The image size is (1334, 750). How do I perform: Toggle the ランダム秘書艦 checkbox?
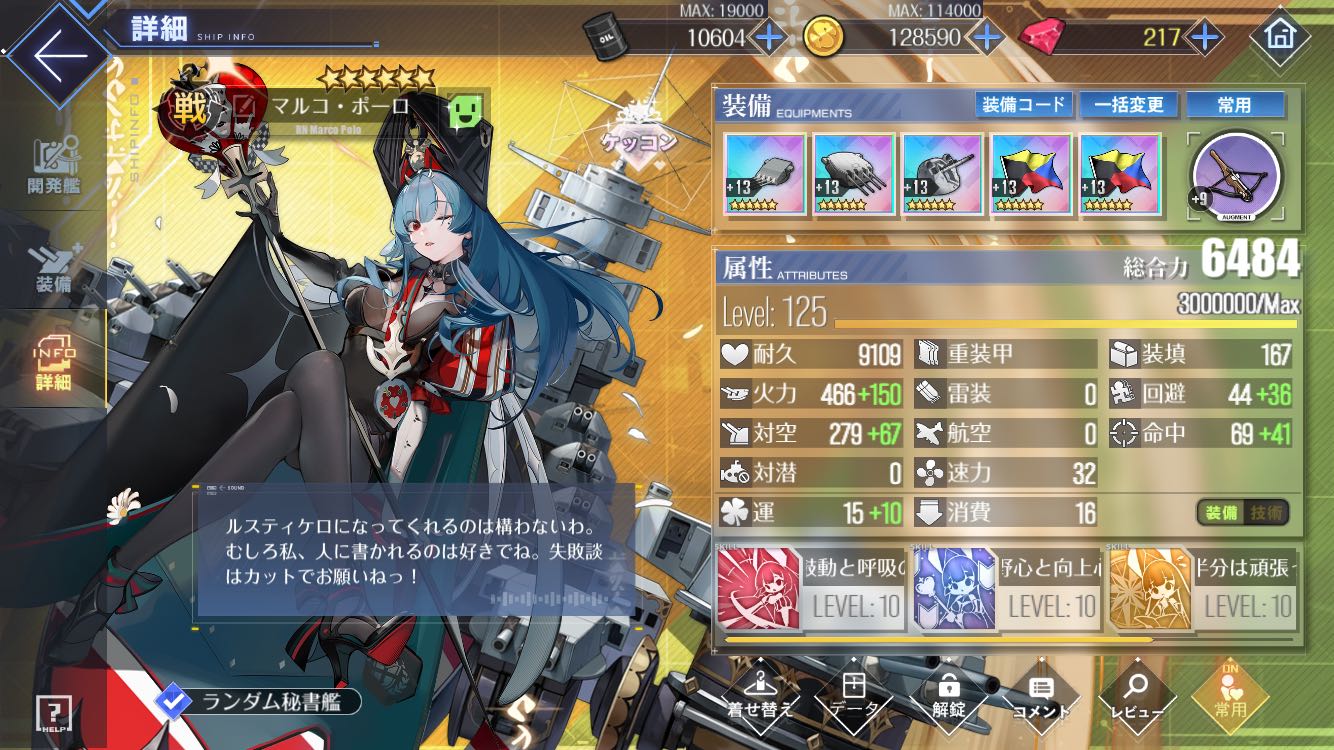174,702
